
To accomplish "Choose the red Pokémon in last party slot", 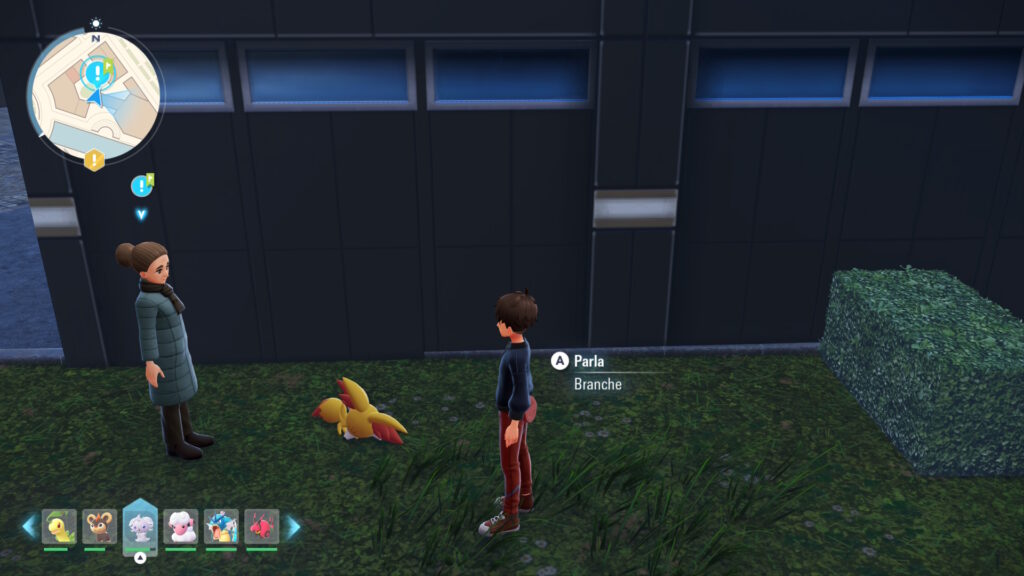I will pos(261,526).
